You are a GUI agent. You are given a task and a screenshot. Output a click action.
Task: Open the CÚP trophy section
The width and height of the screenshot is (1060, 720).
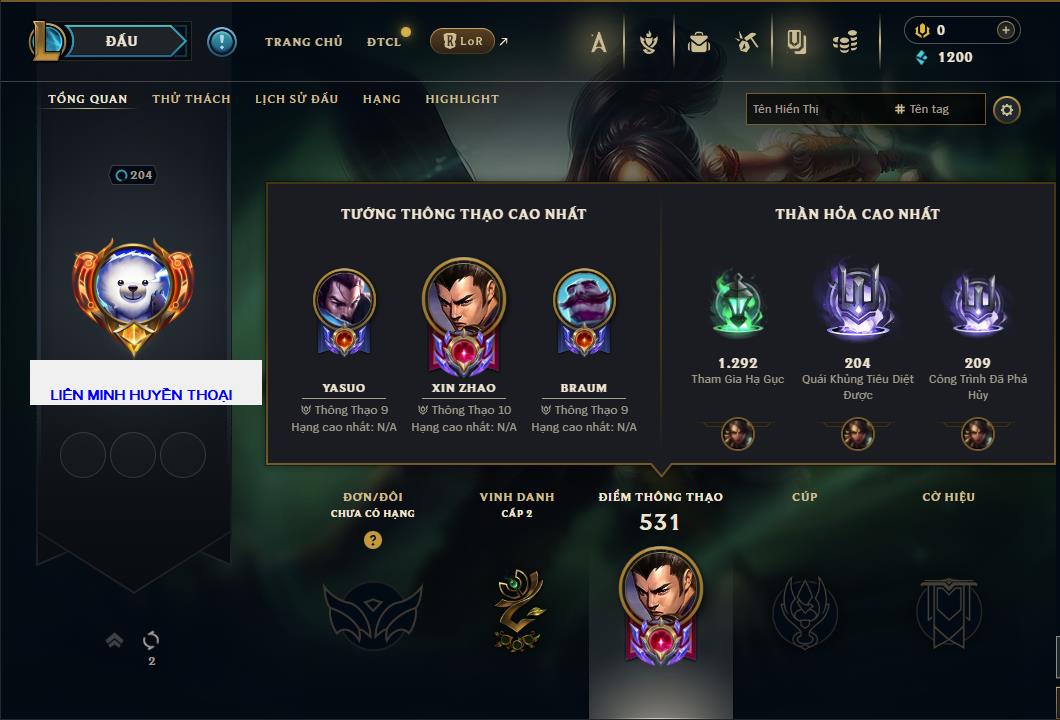[804, 610]
